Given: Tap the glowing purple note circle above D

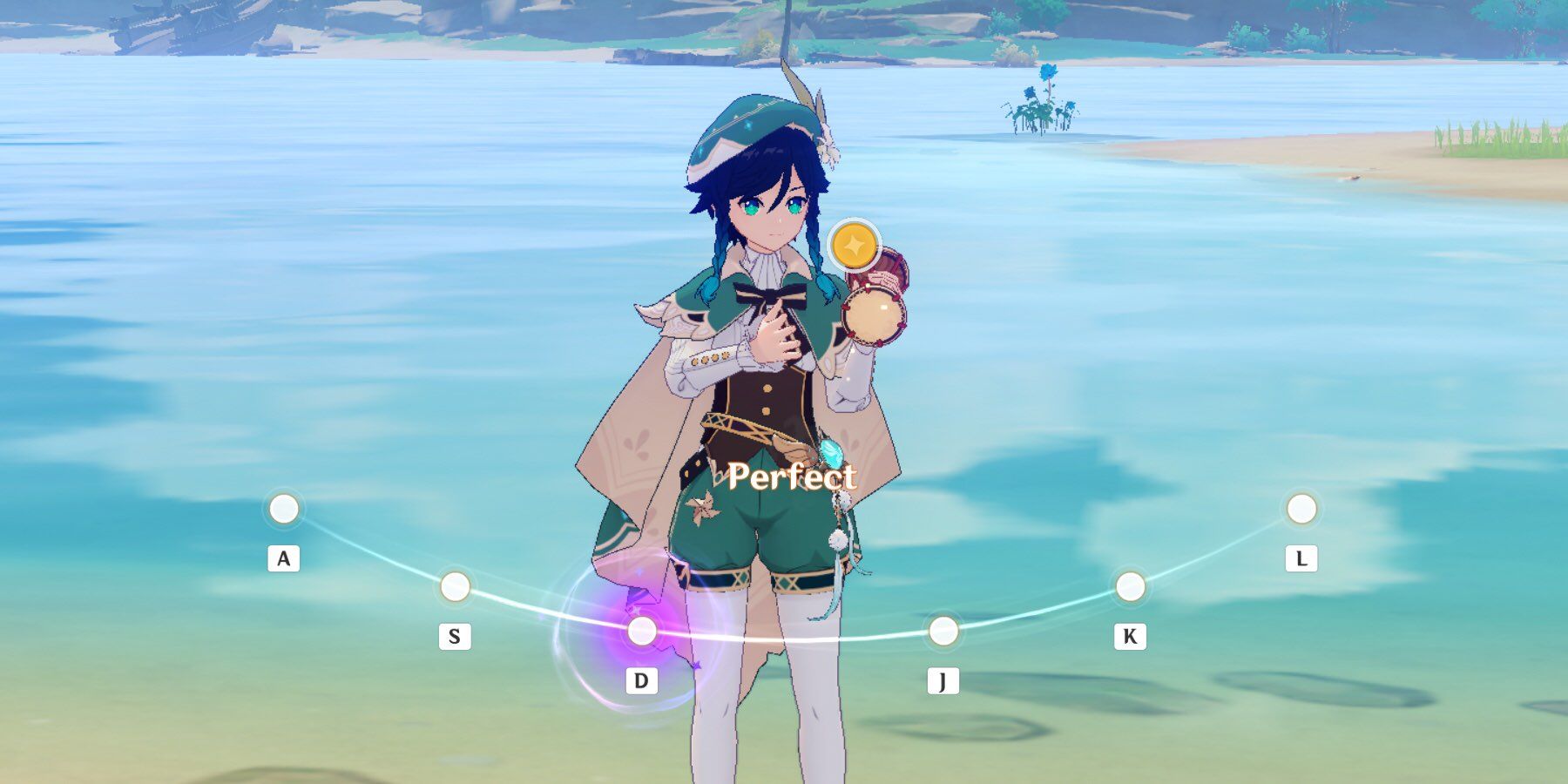Looking at the screenshot, I should click(x=642, y=631).
